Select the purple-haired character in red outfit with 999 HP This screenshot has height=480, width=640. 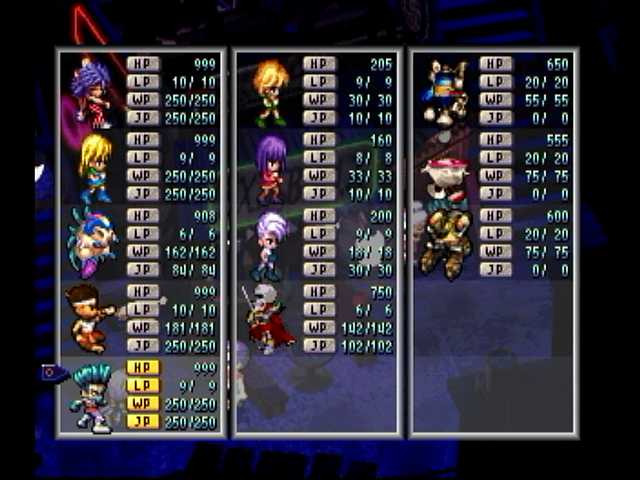pyautogui.click(x=92, y=92)
